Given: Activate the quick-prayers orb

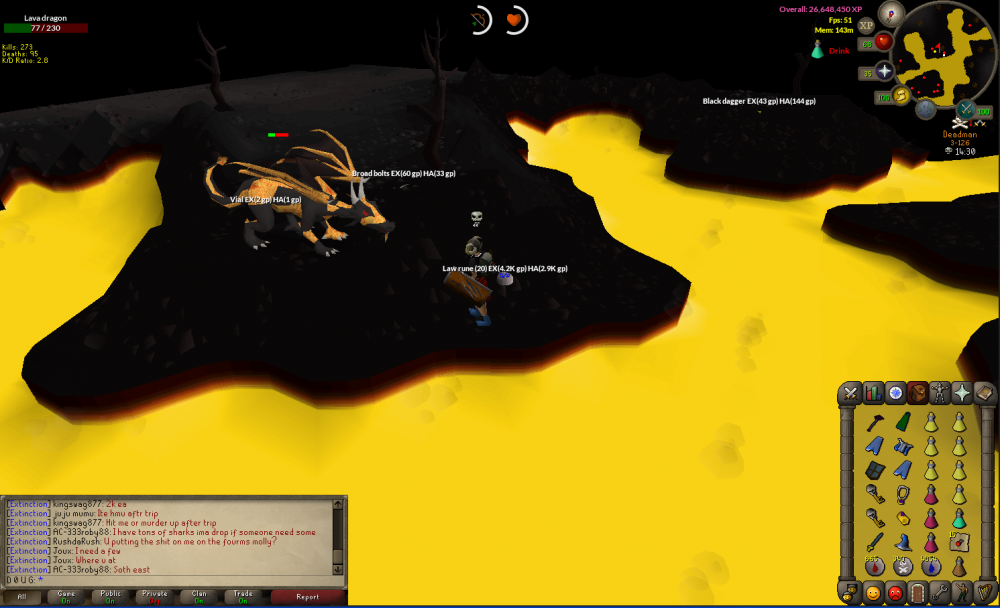Looking at the screenshot, I should pyautogui.click(x=885, y=71).
